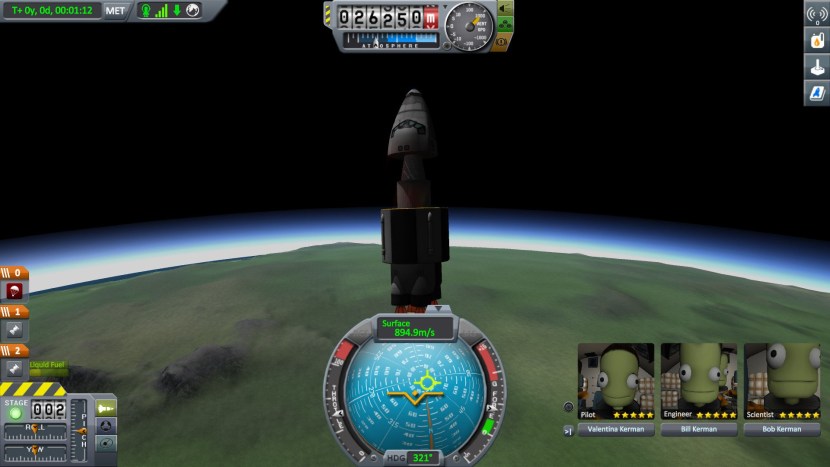830x467 pixels.
Task: Toggle the navball Surface speed readout mode
Action: point(415,327)
